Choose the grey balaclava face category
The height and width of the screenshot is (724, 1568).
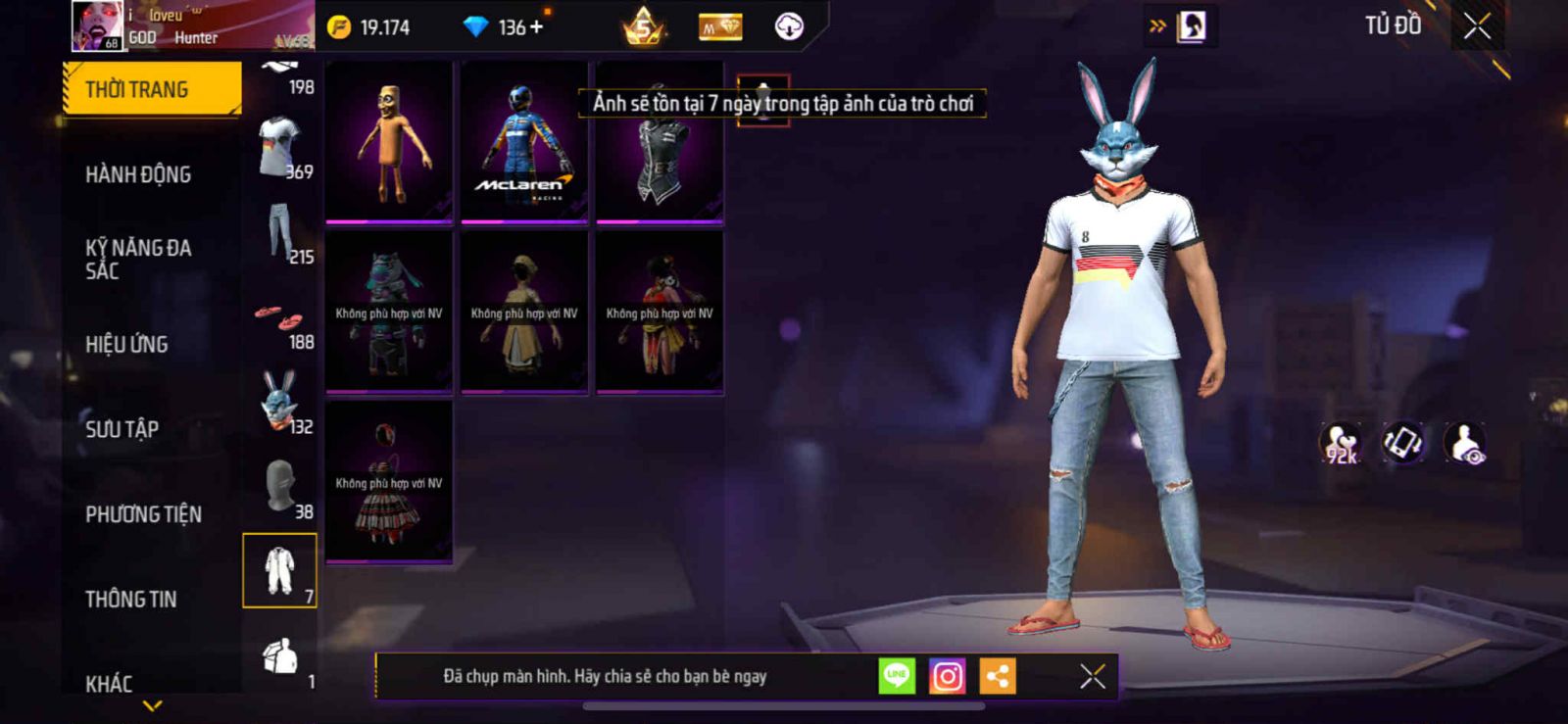tap(280, 487)
